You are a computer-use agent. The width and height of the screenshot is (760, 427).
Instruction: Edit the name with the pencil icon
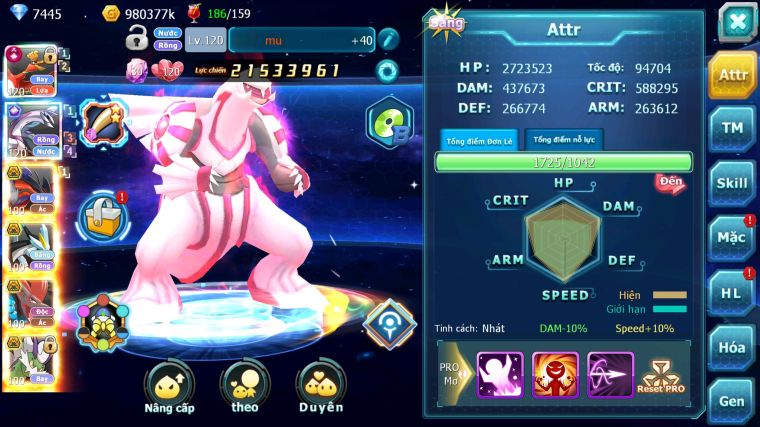click(388, 40)
